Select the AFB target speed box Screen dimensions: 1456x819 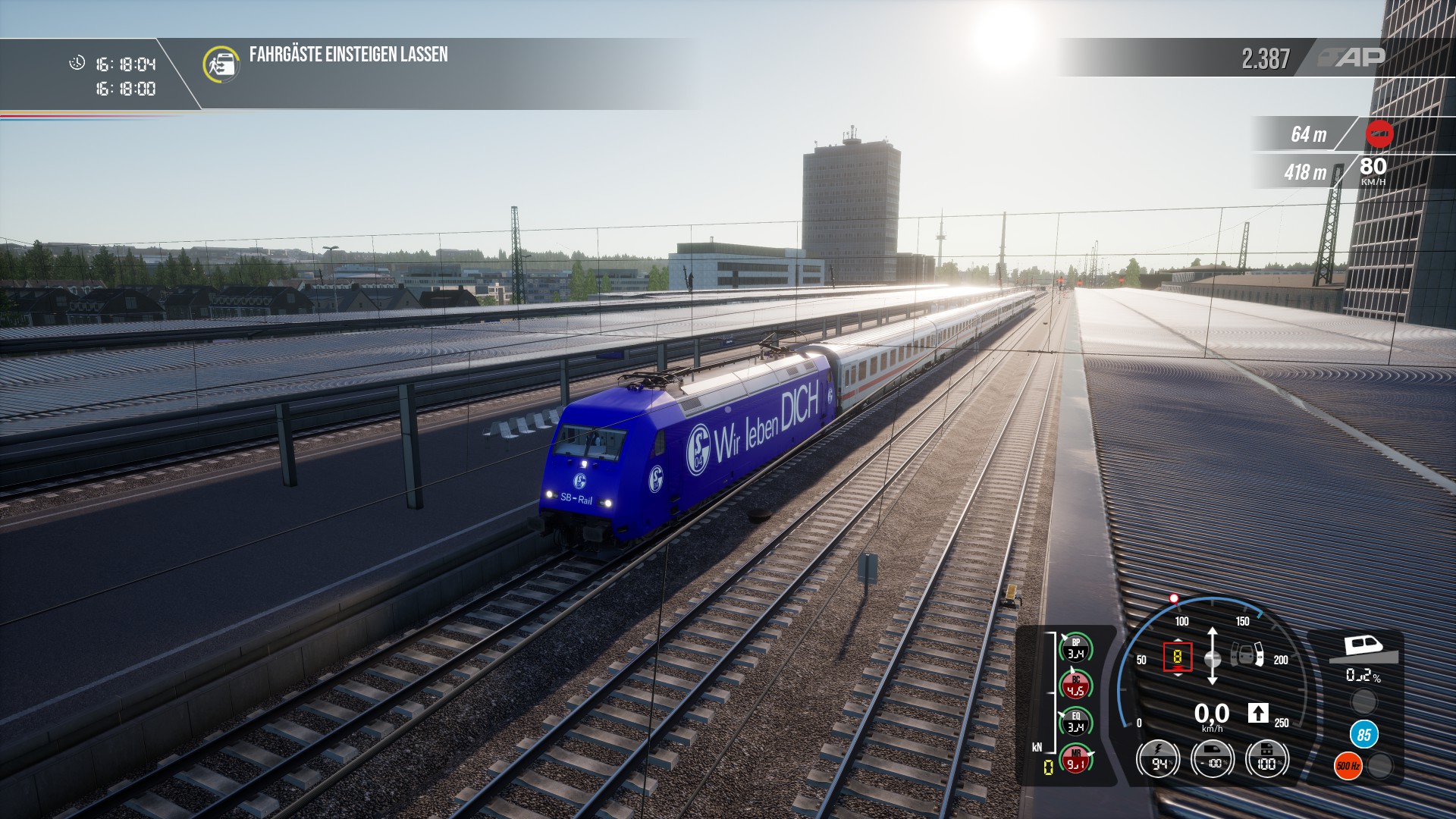tap(1177, 657)
